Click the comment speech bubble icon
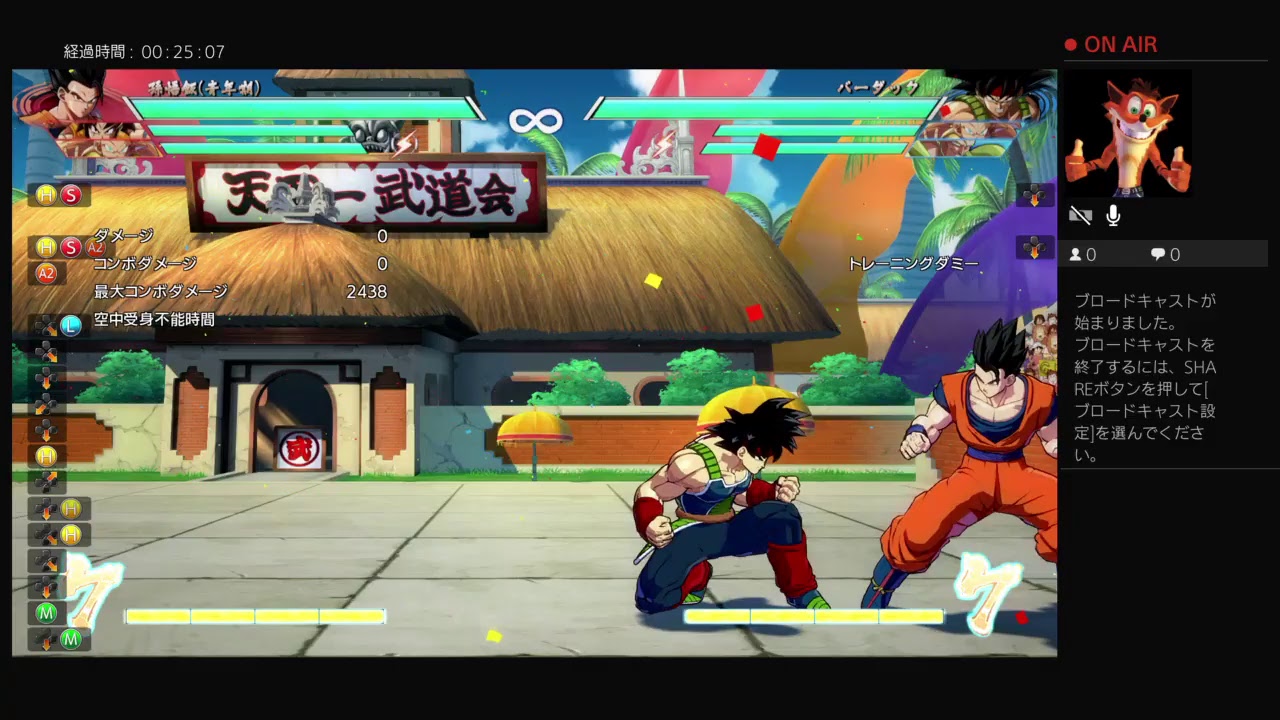The width and height of the screenshot is (1280, 720). pyautogui.click(x=1158, y=254)
